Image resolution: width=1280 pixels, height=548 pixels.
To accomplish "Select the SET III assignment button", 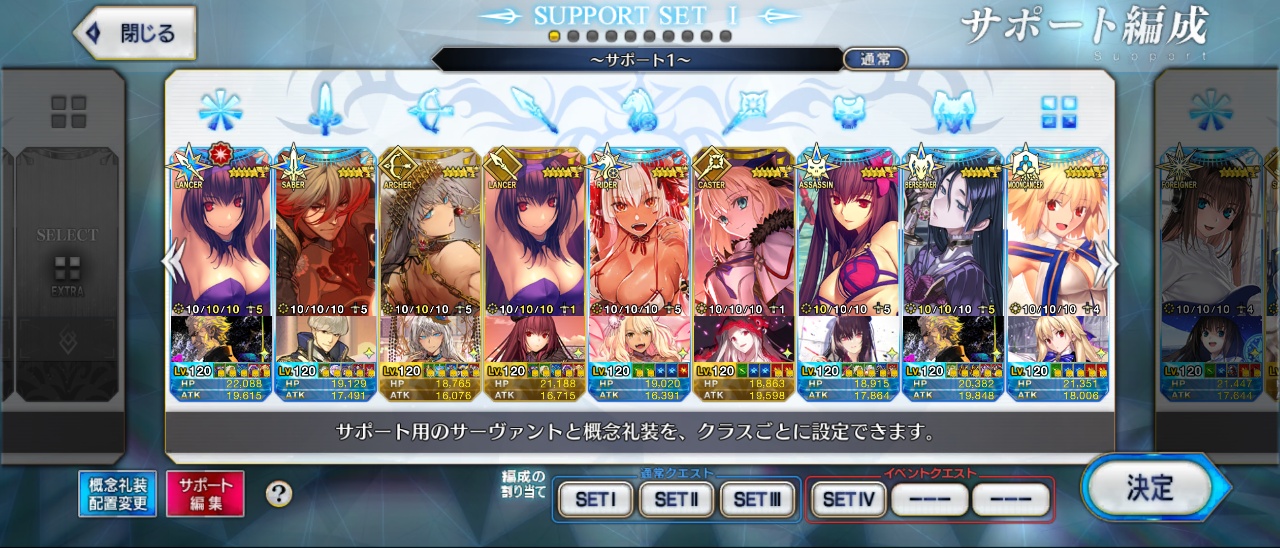I will [x=757, y=499].
